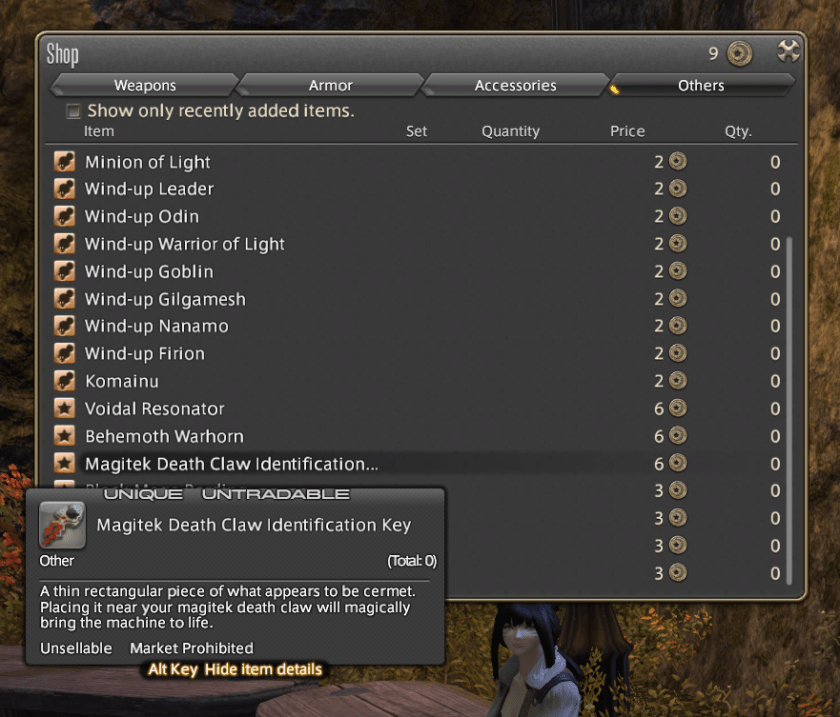Choose the Wind-up Goblin item
Viewport: 840px width, 717px height.
149,271
